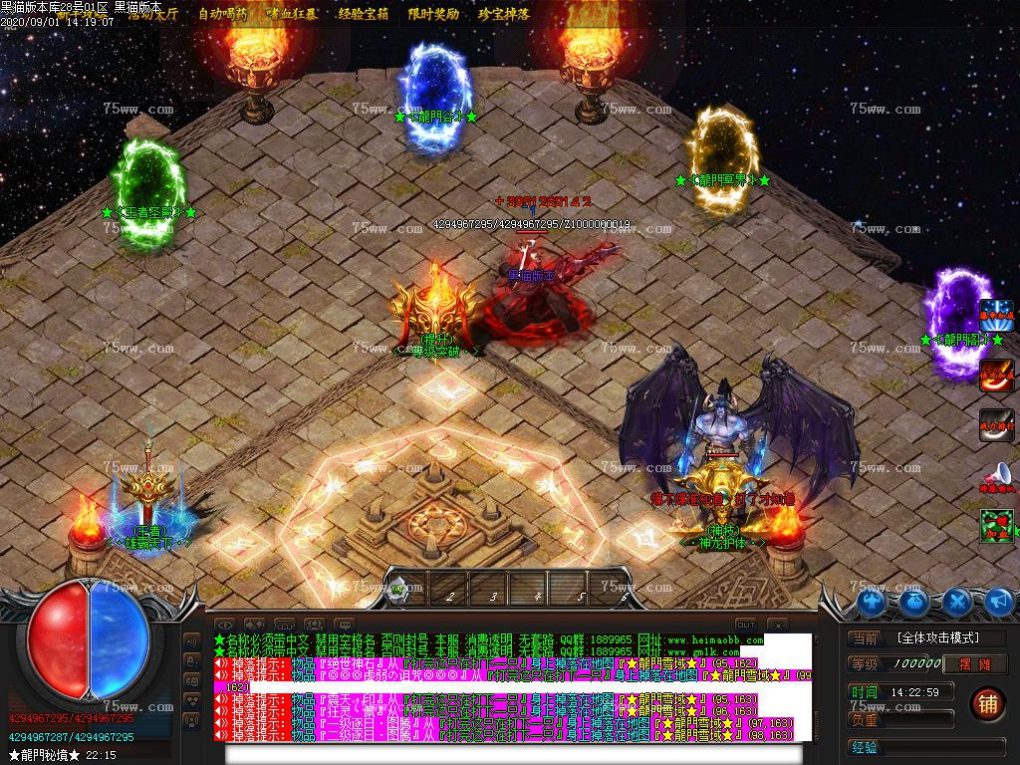Click the blue megaphone button
The width and height of the screenshot is (1020, 765).
[x=998, y=601]
